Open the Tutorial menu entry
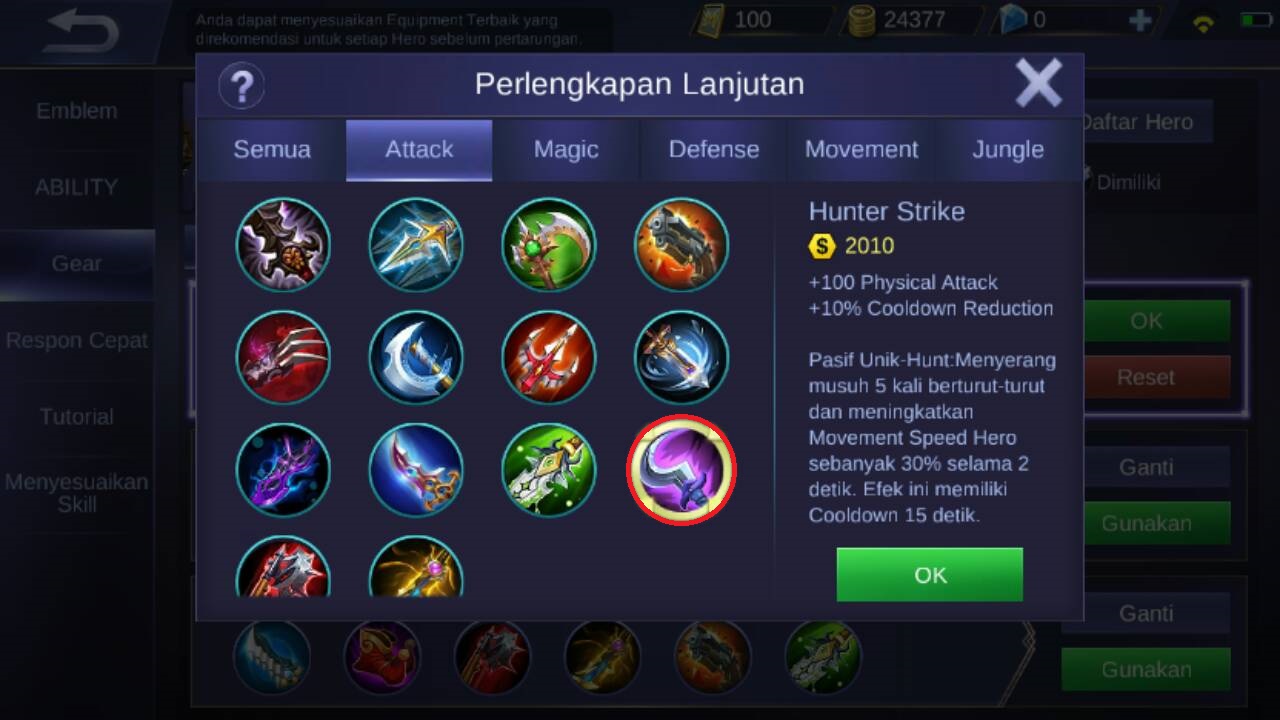Image resolution: width=1280 pixels, height=720 pixels. pyautogui.click(x=77, y=417)
